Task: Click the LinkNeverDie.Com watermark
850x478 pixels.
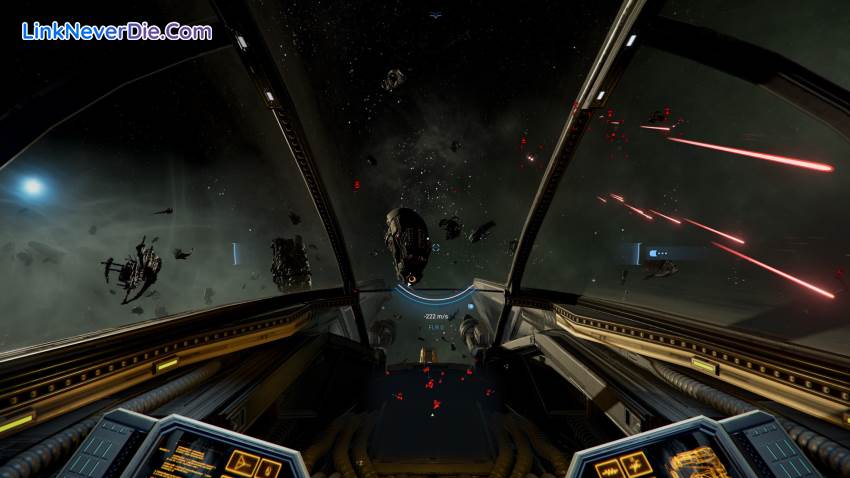Action: (x=116, y=32)
